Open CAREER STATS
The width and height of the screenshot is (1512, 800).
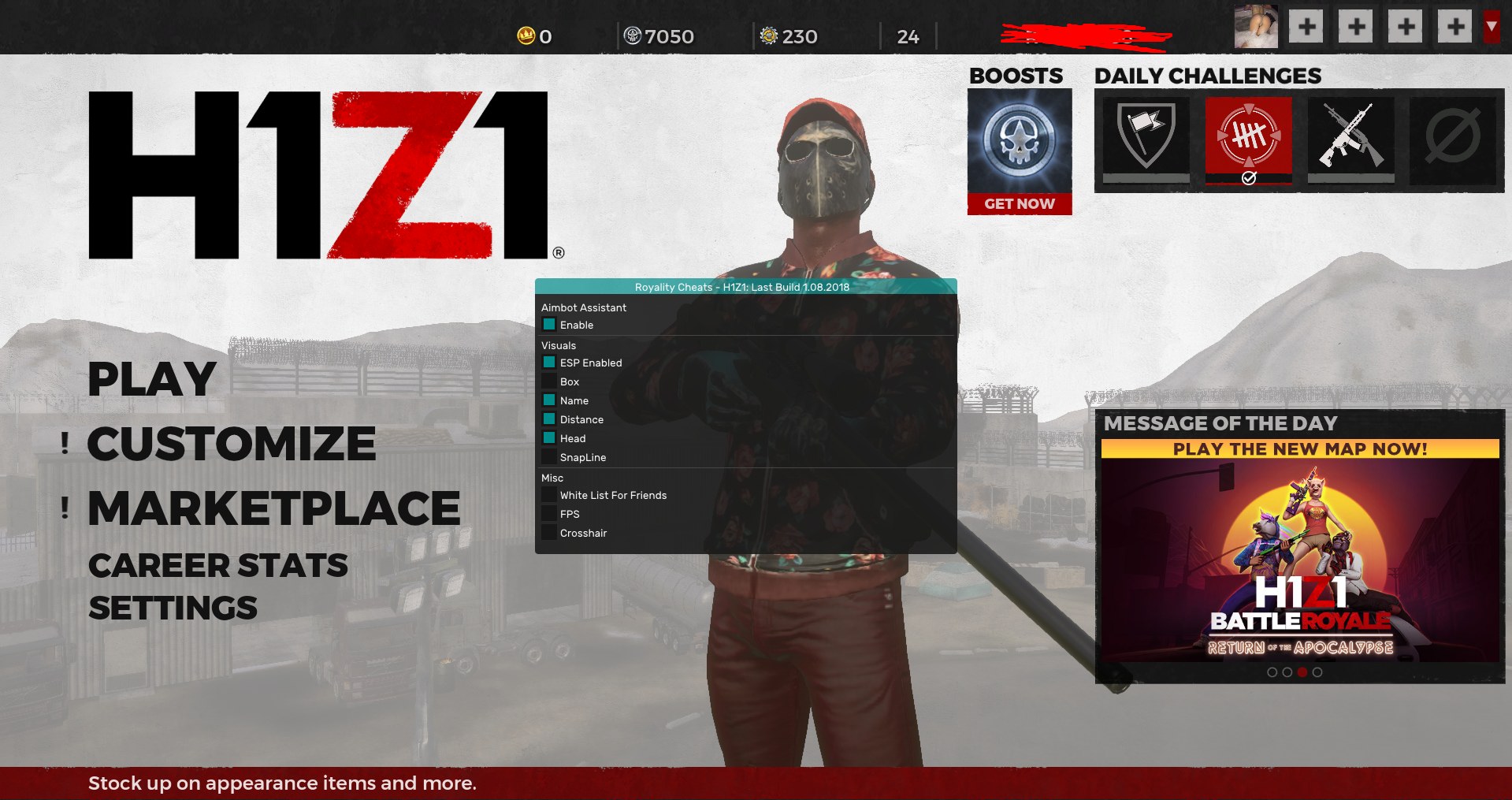217,565
